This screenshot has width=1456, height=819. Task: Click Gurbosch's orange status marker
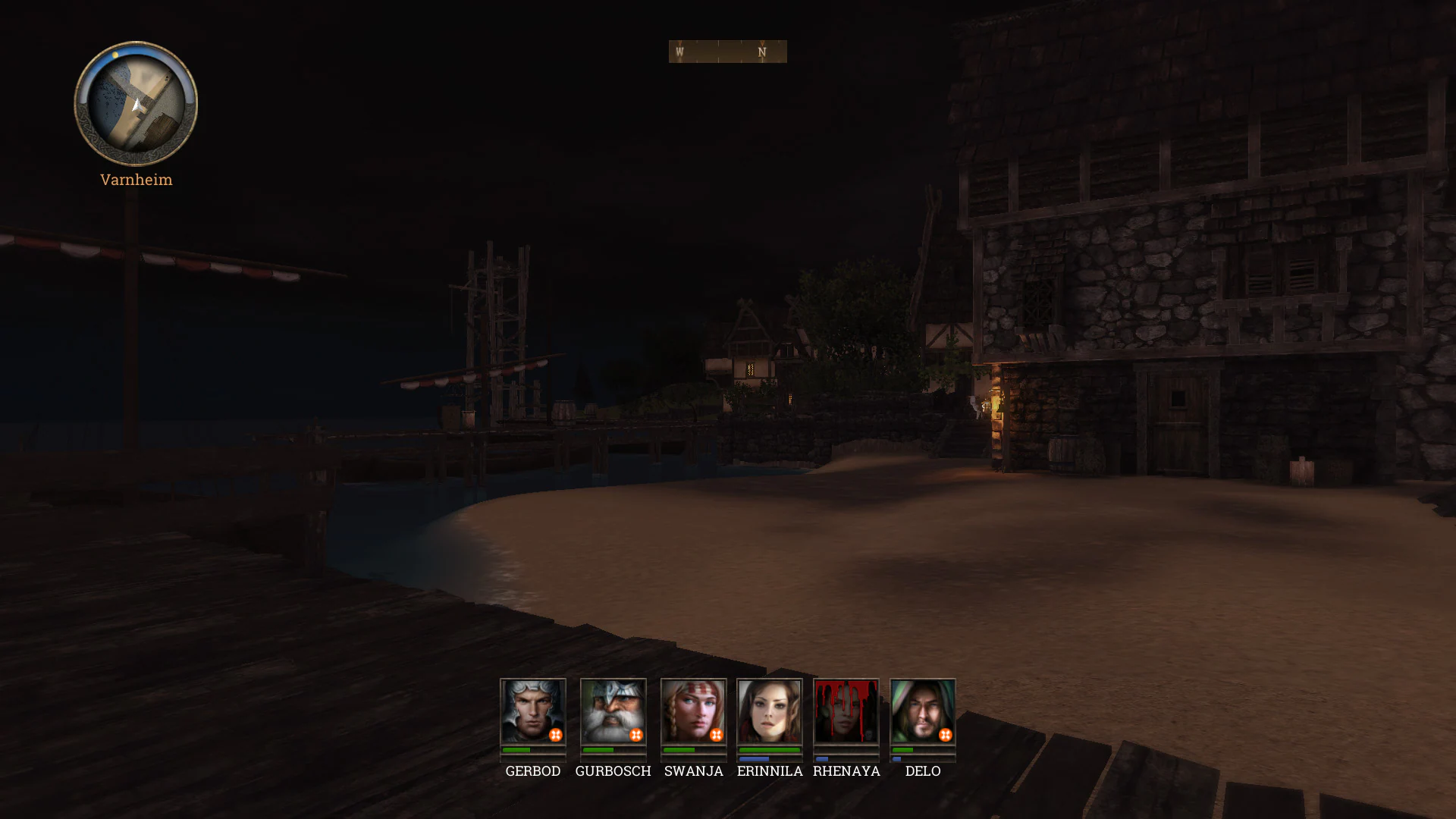(636, 734)
